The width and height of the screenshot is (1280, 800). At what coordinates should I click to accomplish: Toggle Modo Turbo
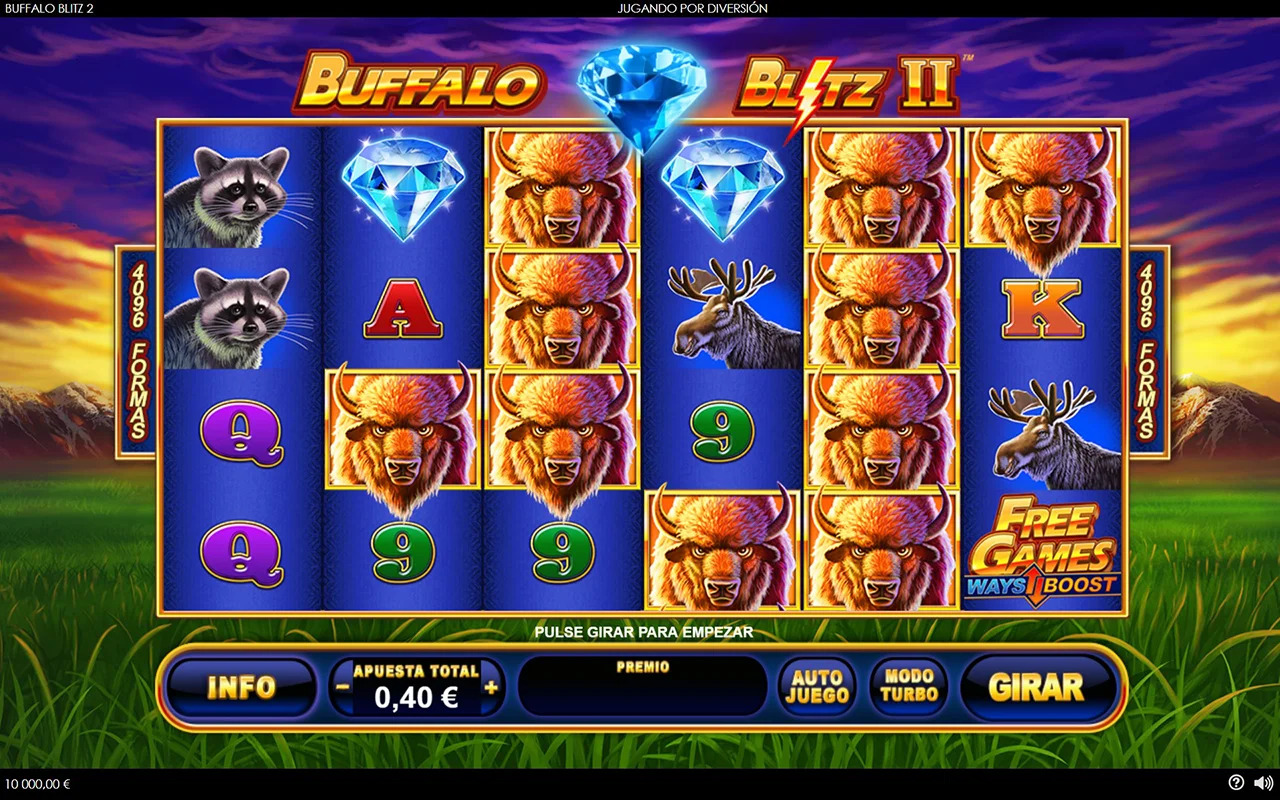click(909, 687)
